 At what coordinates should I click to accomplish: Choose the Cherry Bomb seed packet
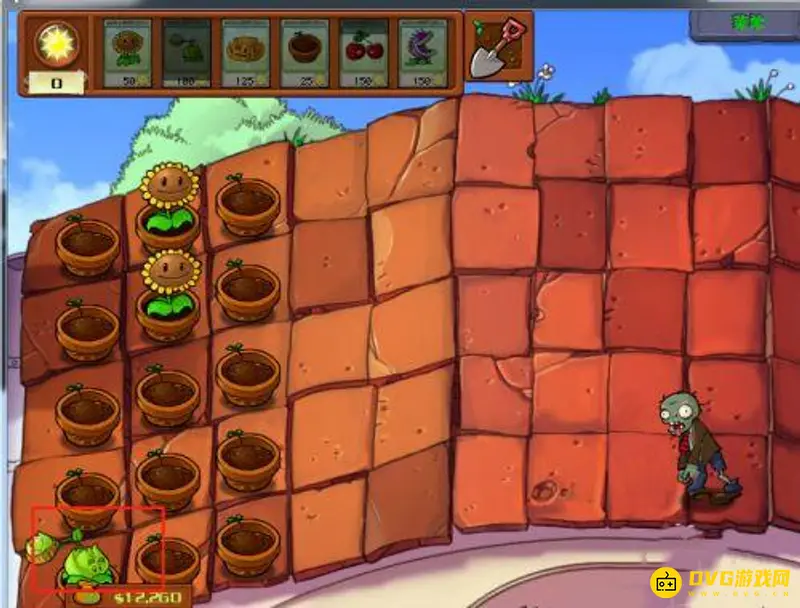[x=364, y=54]
